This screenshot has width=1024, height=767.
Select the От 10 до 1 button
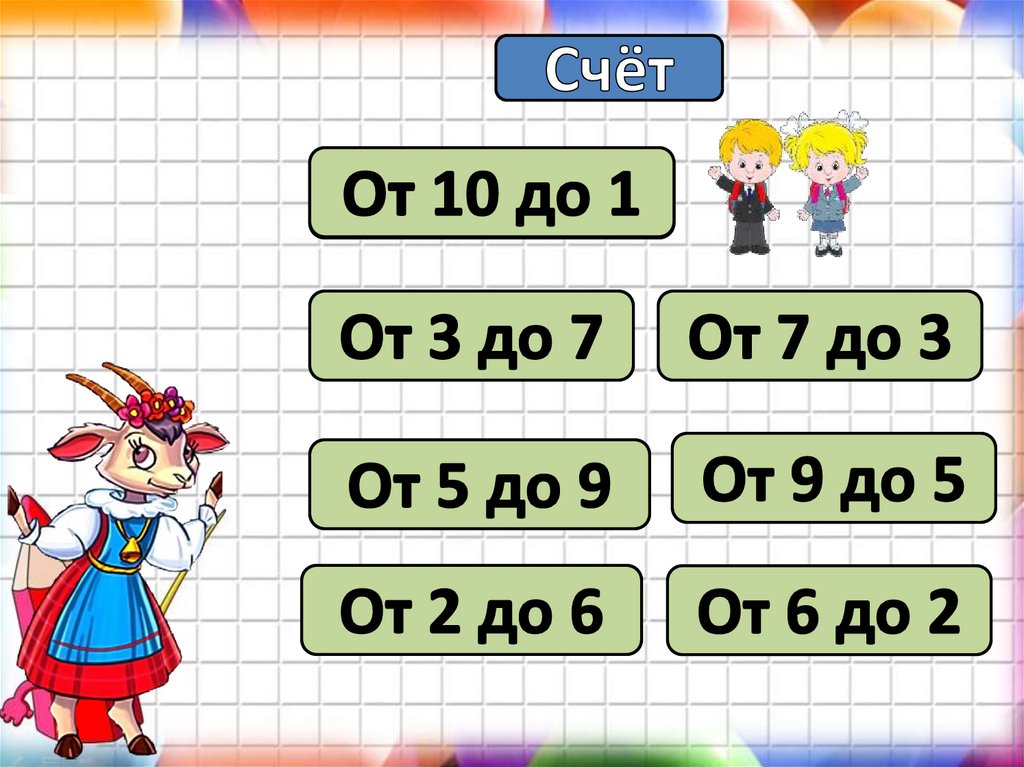(x=491, y=193)
